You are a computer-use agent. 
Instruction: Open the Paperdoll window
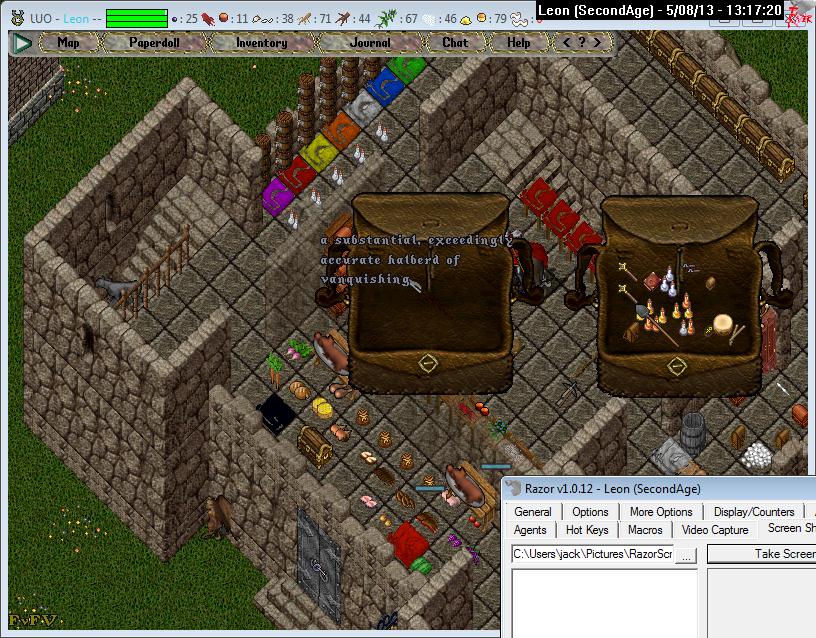tap(153, 43)
